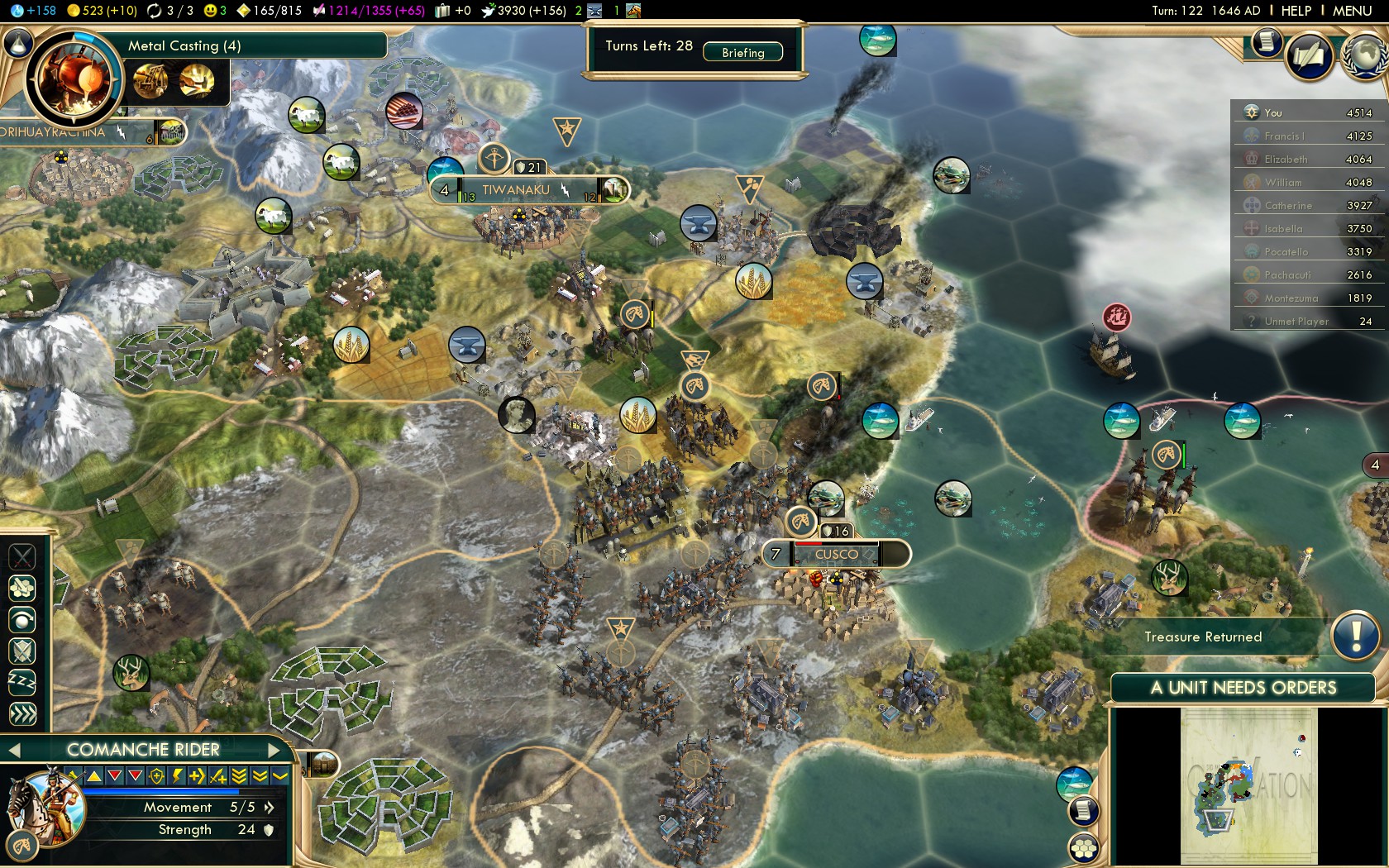1389x868 pixels.
Task: Open the HELP screen
Action: click(1296, 11)
